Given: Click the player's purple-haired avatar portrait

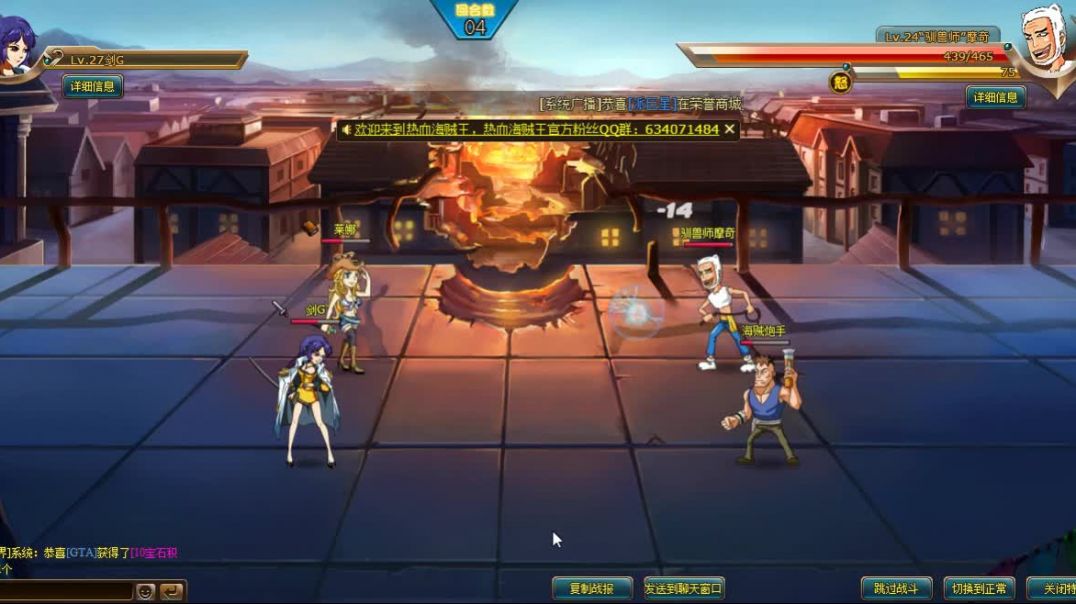Looking at the screenshot, I should click(x=17, y=46).
